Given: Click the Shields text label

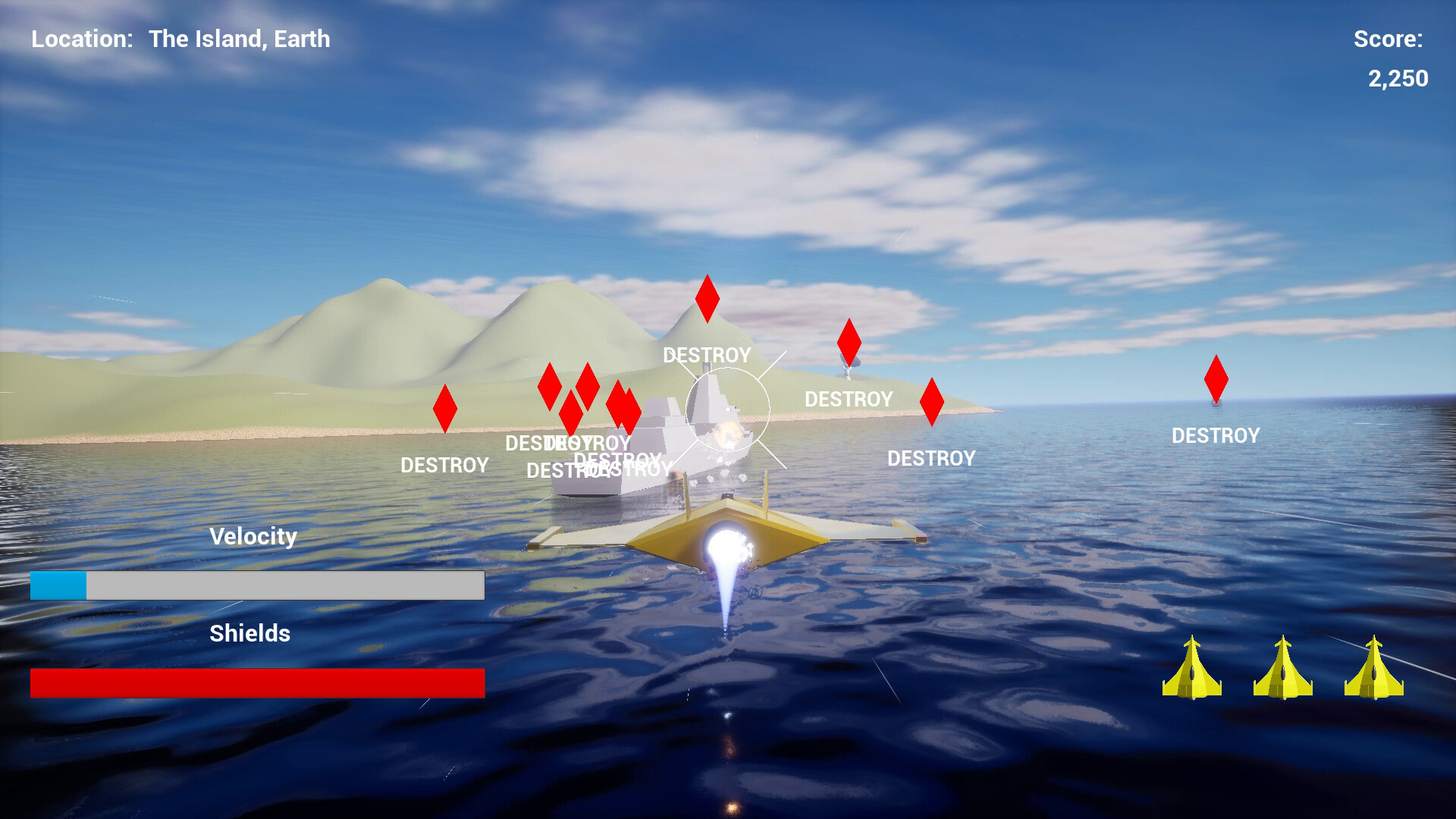Looking at the screenshot, I should click(x=250, y=633).
